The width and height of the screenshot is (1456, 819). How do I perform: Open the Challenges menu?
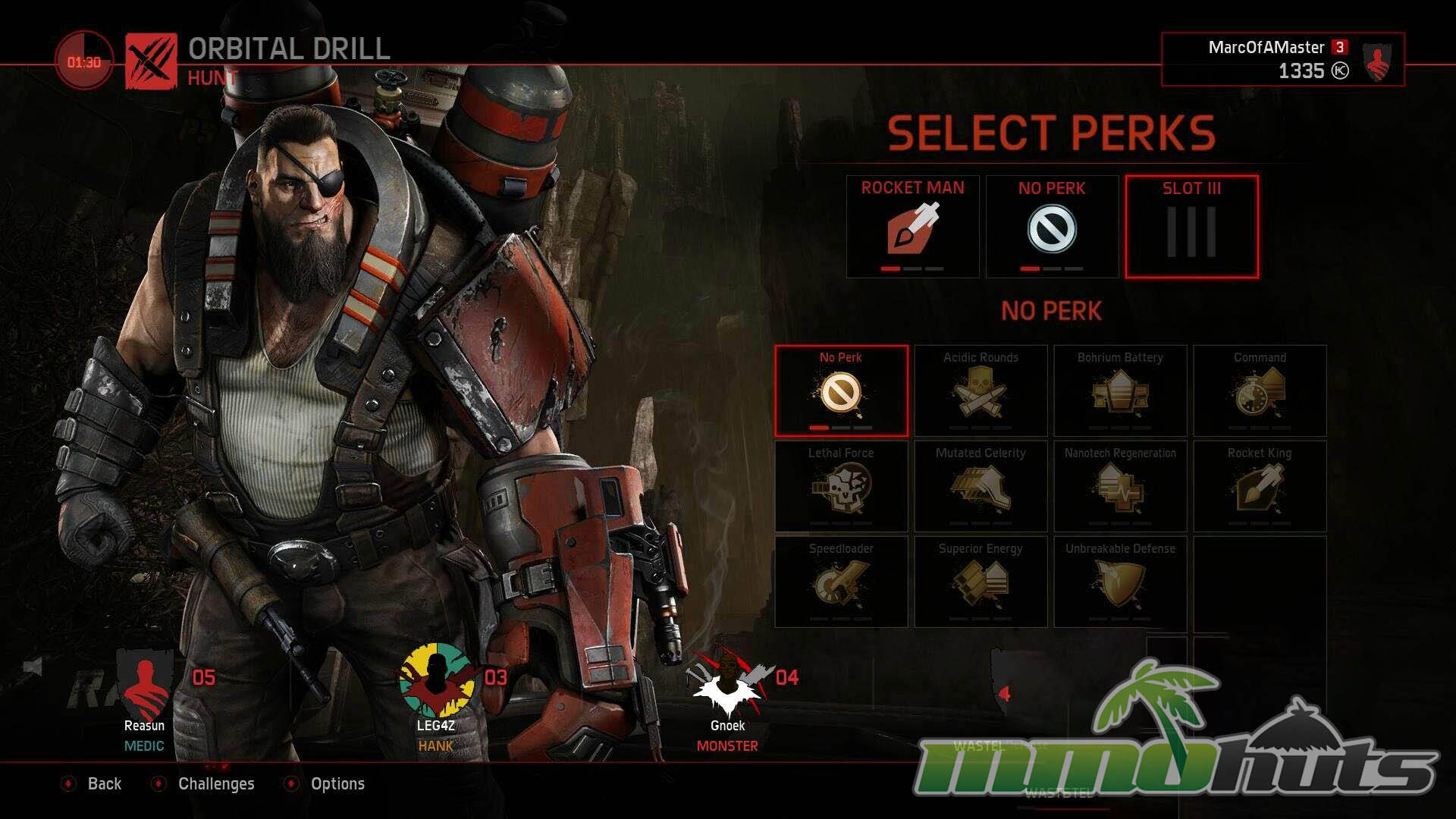[215, 783]
